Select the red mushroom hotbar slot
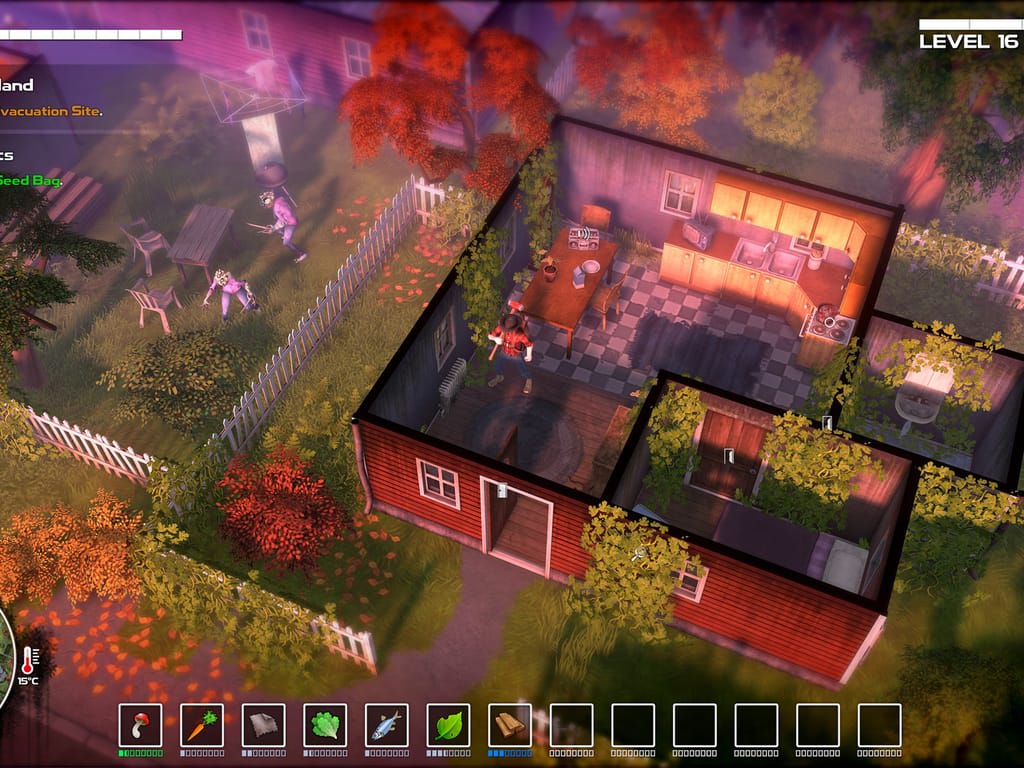The height and width of the screenshot is (768, 1024). pyautogui.click(x=140, y=725)
